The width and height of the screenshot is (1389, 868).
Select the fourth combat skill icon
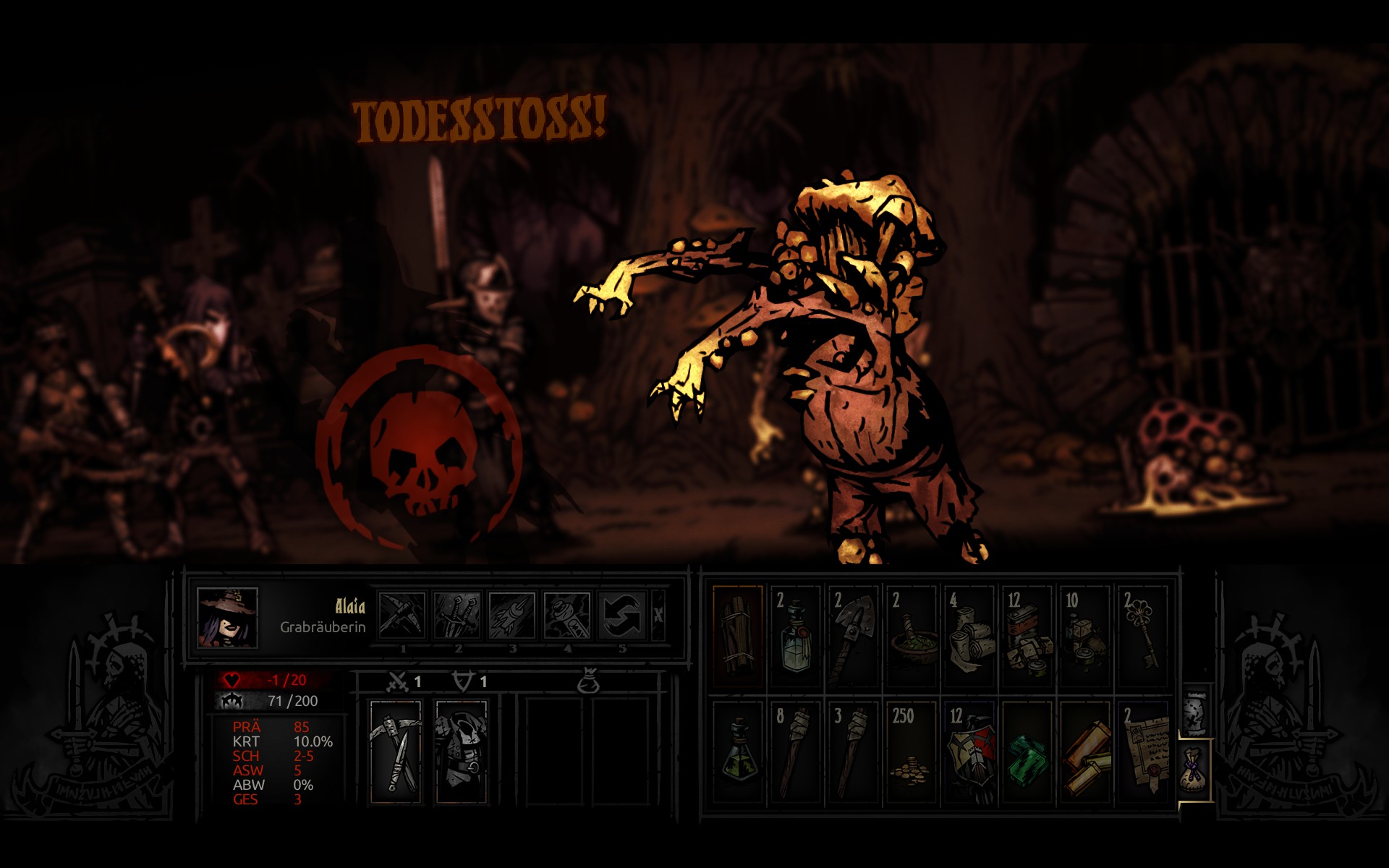567,616
